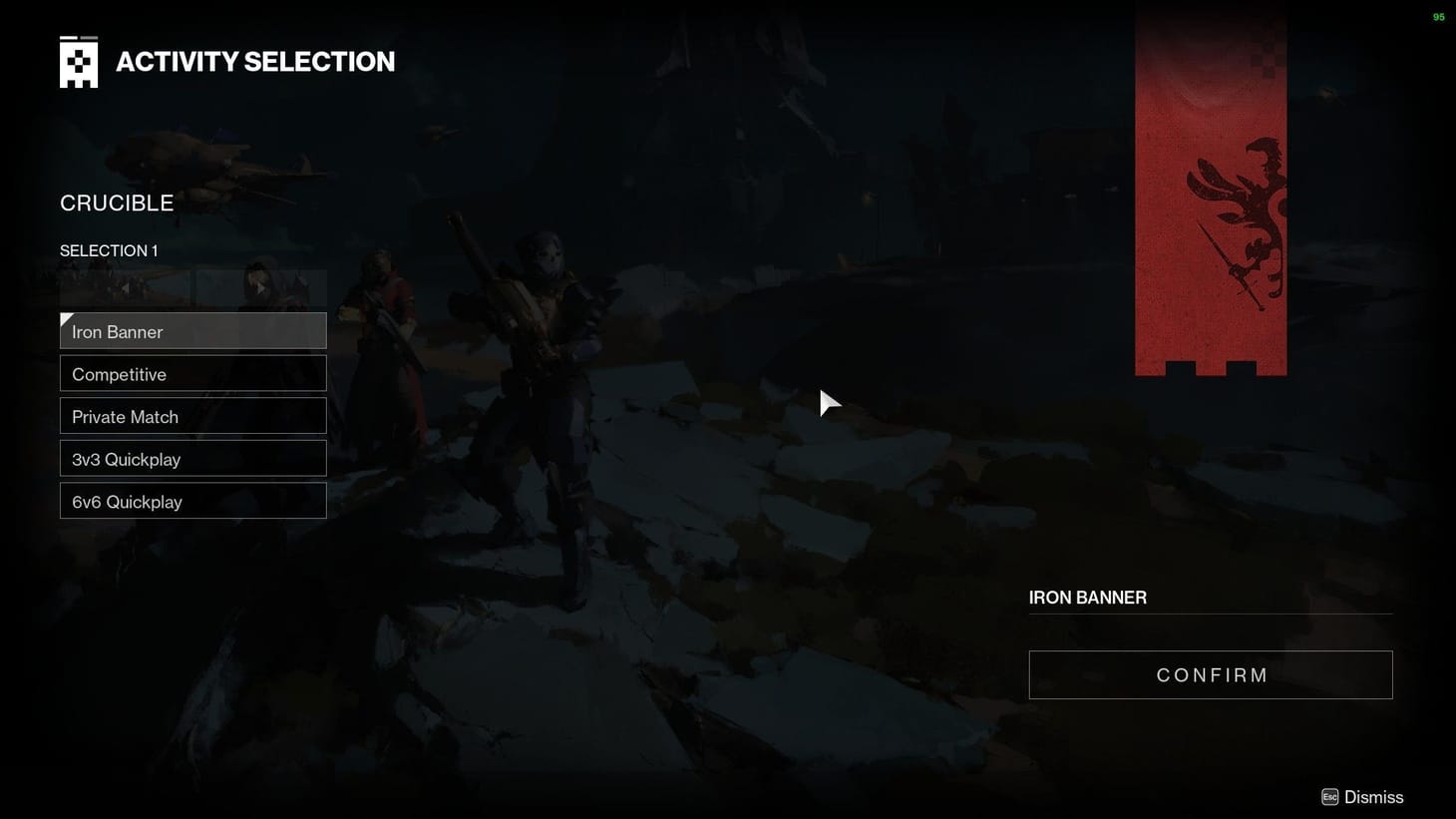
Task: Click the ACTIVITY SELECTION title checkered glyph
Action: [x=79, y=61]
